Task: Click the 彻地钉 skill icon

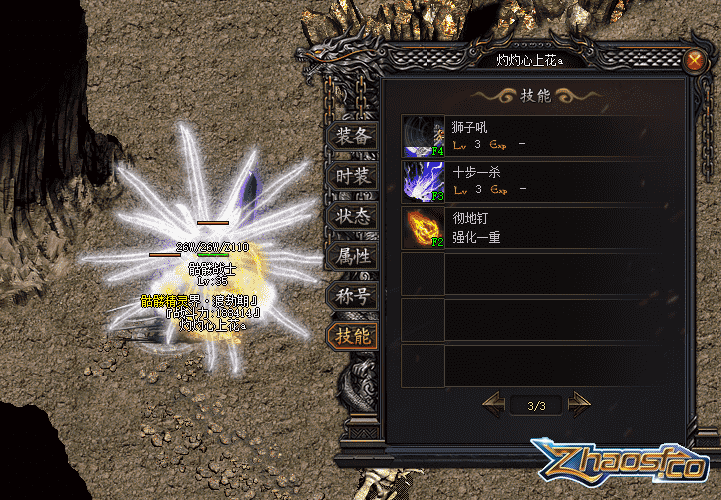Action: point(424,228)
